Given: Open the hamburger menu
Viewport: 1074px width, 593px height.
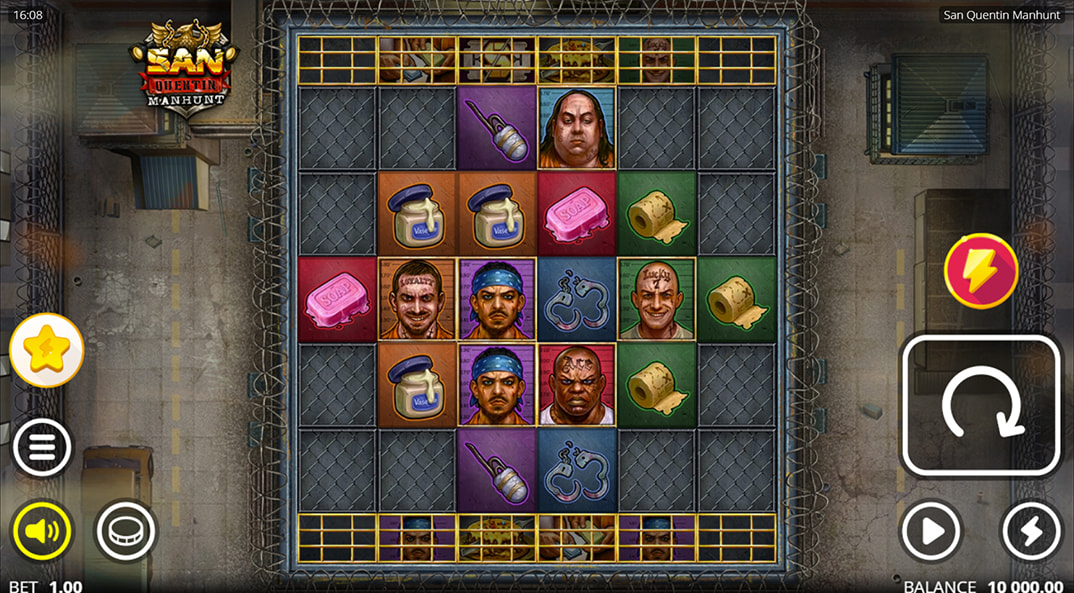Looking at the screenshot, I should 42,447.
